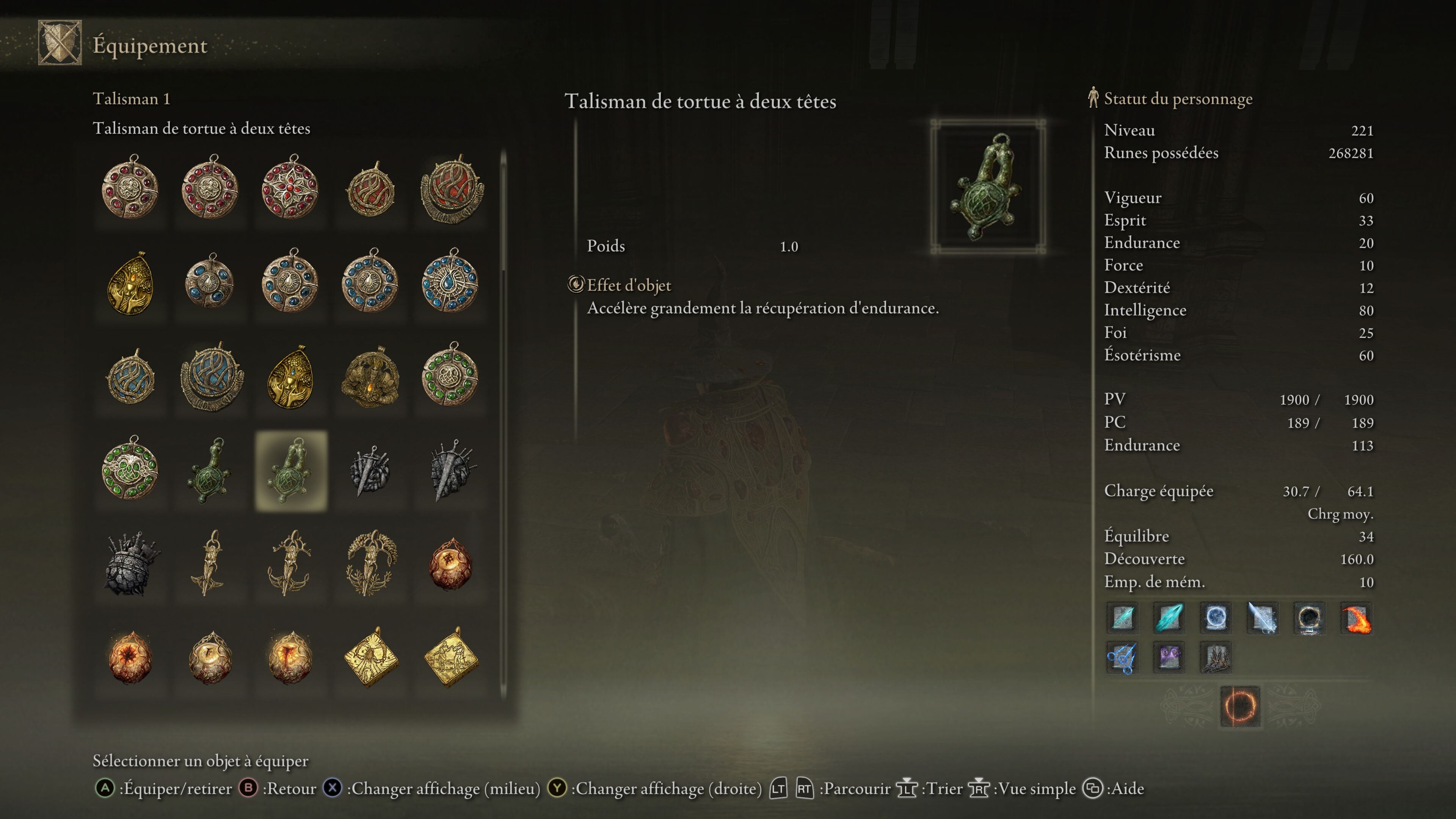Screen dimensions: 1456x819
Task: Select the golden teardrop talisman with orange flame
Action: point(130,282)
